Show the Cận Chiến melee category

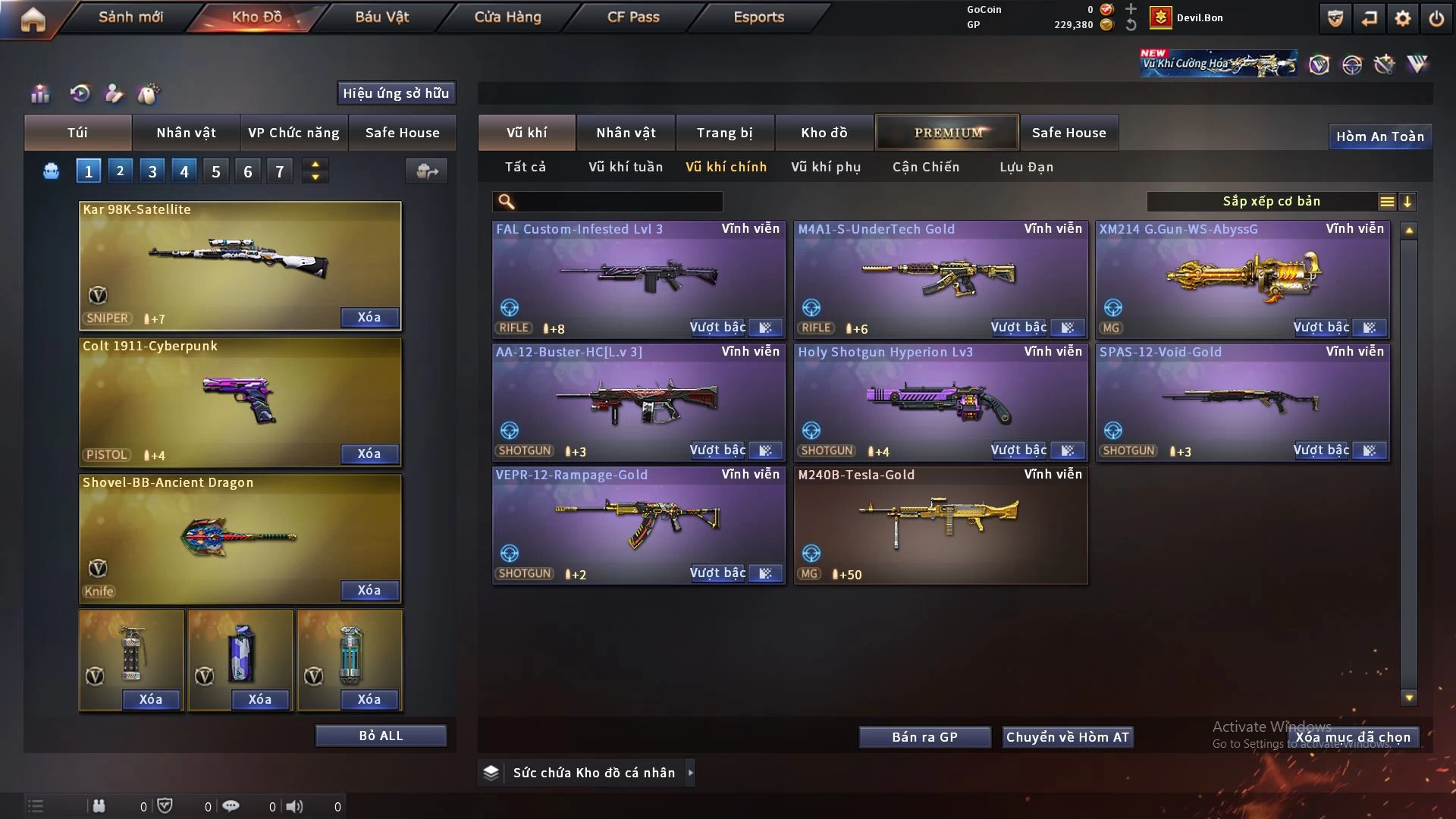point(925,167)
